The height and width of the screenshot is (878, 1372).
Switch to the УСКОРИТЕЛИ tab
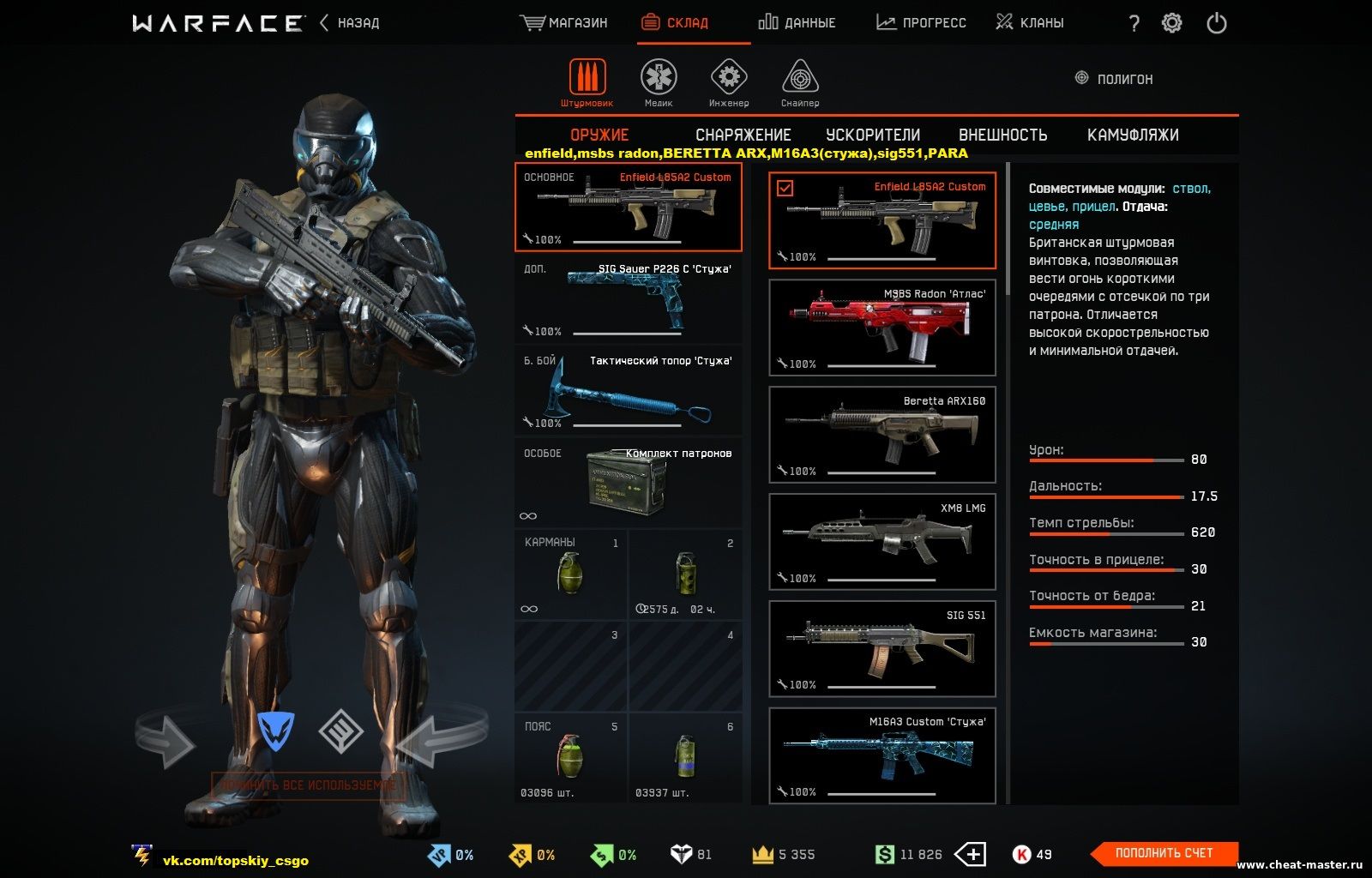[x=873, y=135]
